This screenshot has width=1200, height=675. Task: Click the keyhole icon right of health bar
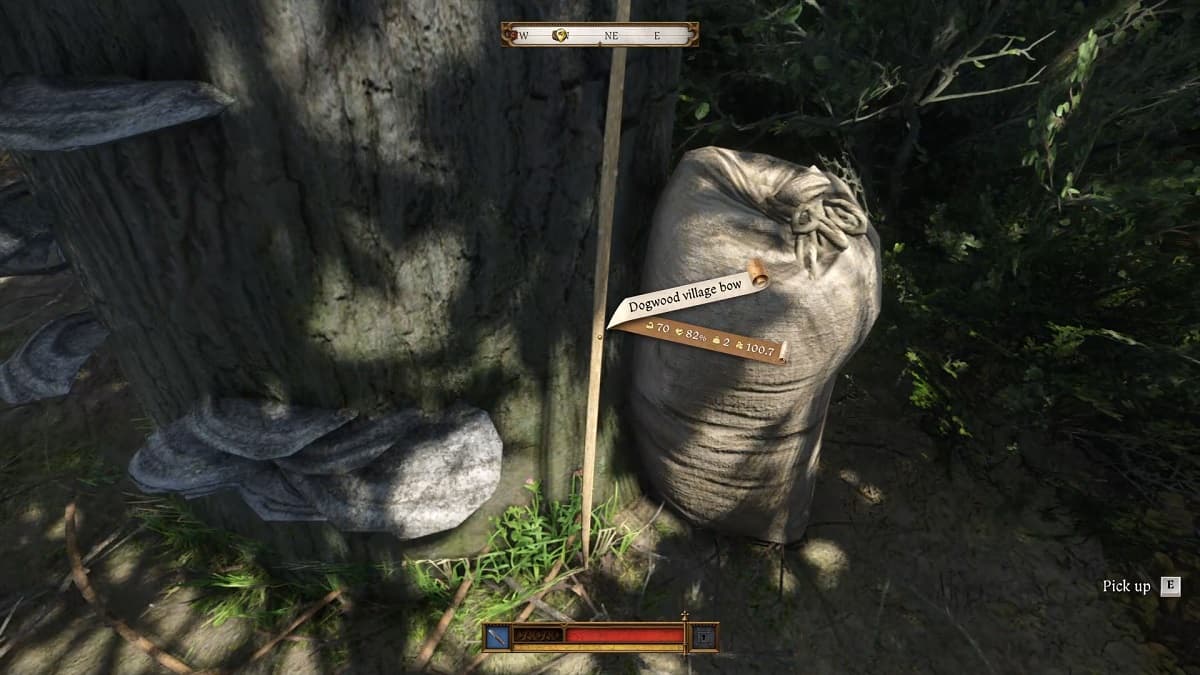(704, 636)
